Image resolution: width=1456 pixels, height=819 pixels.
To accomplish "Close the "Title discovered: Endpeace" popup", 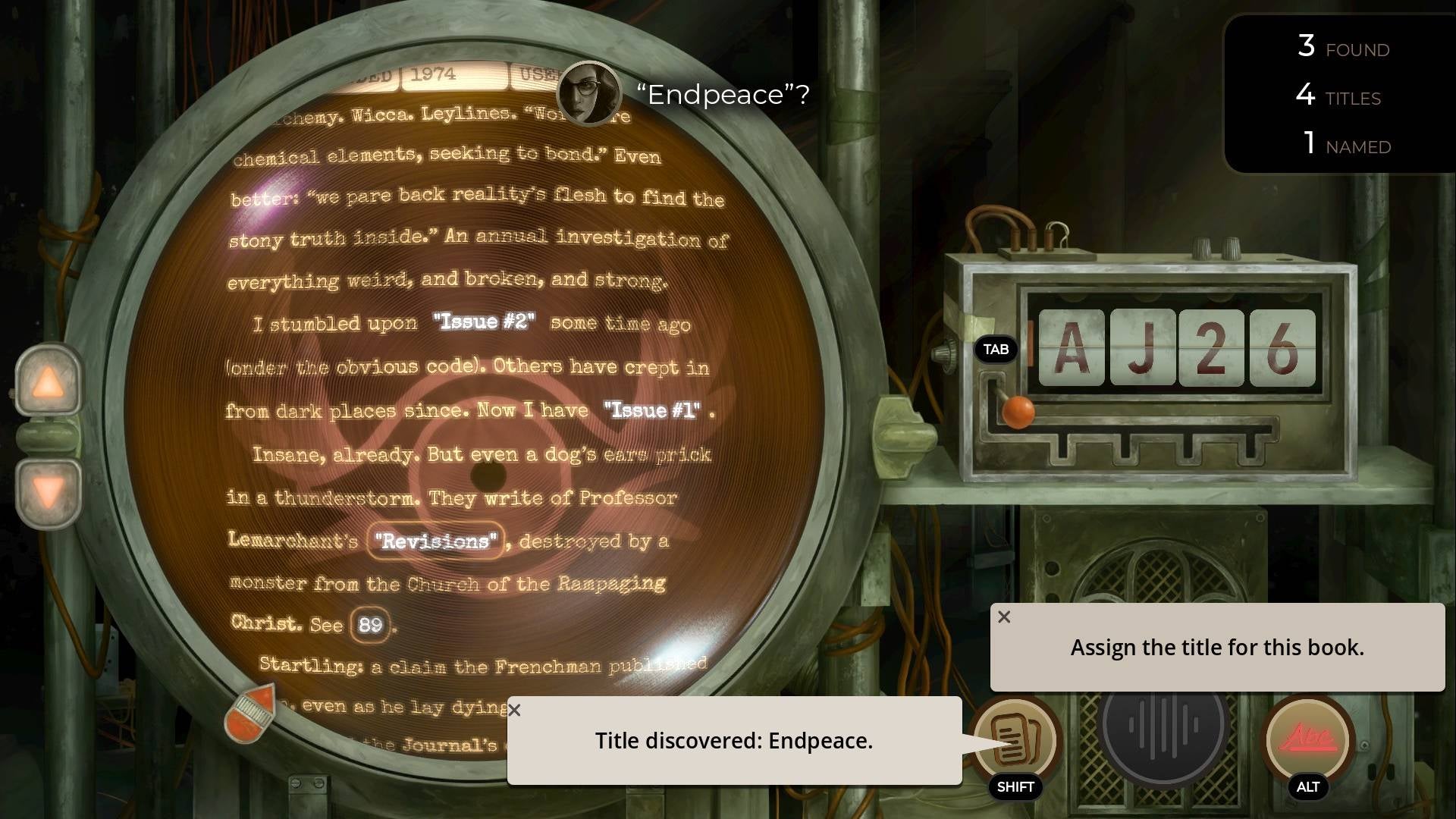I will pos(515,711).
